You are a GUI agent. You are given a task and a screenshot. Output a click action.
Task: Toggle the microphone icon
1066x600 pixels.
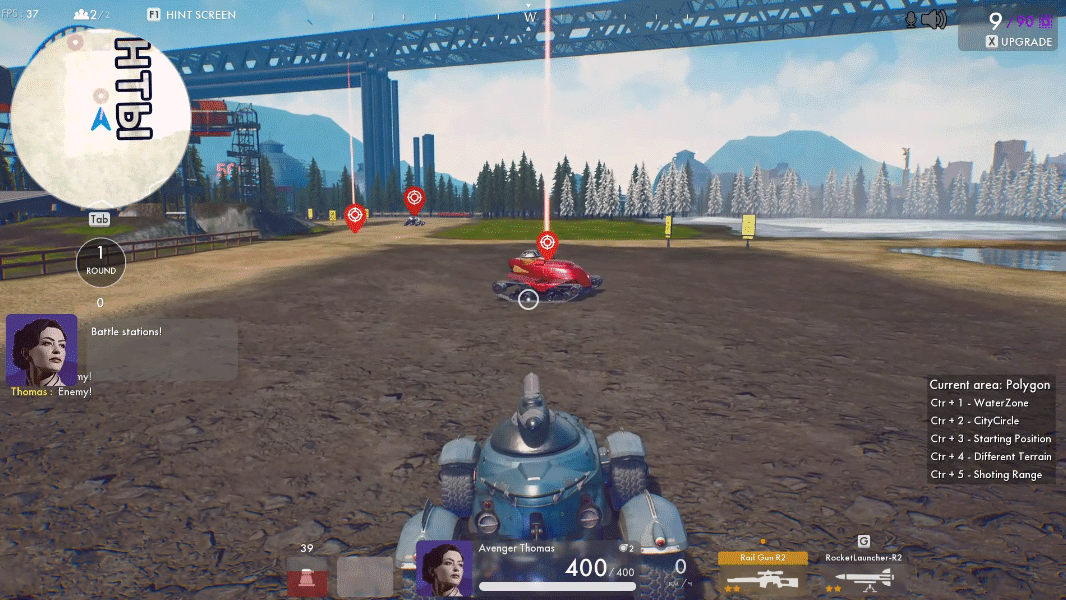[x=911, y=19]
